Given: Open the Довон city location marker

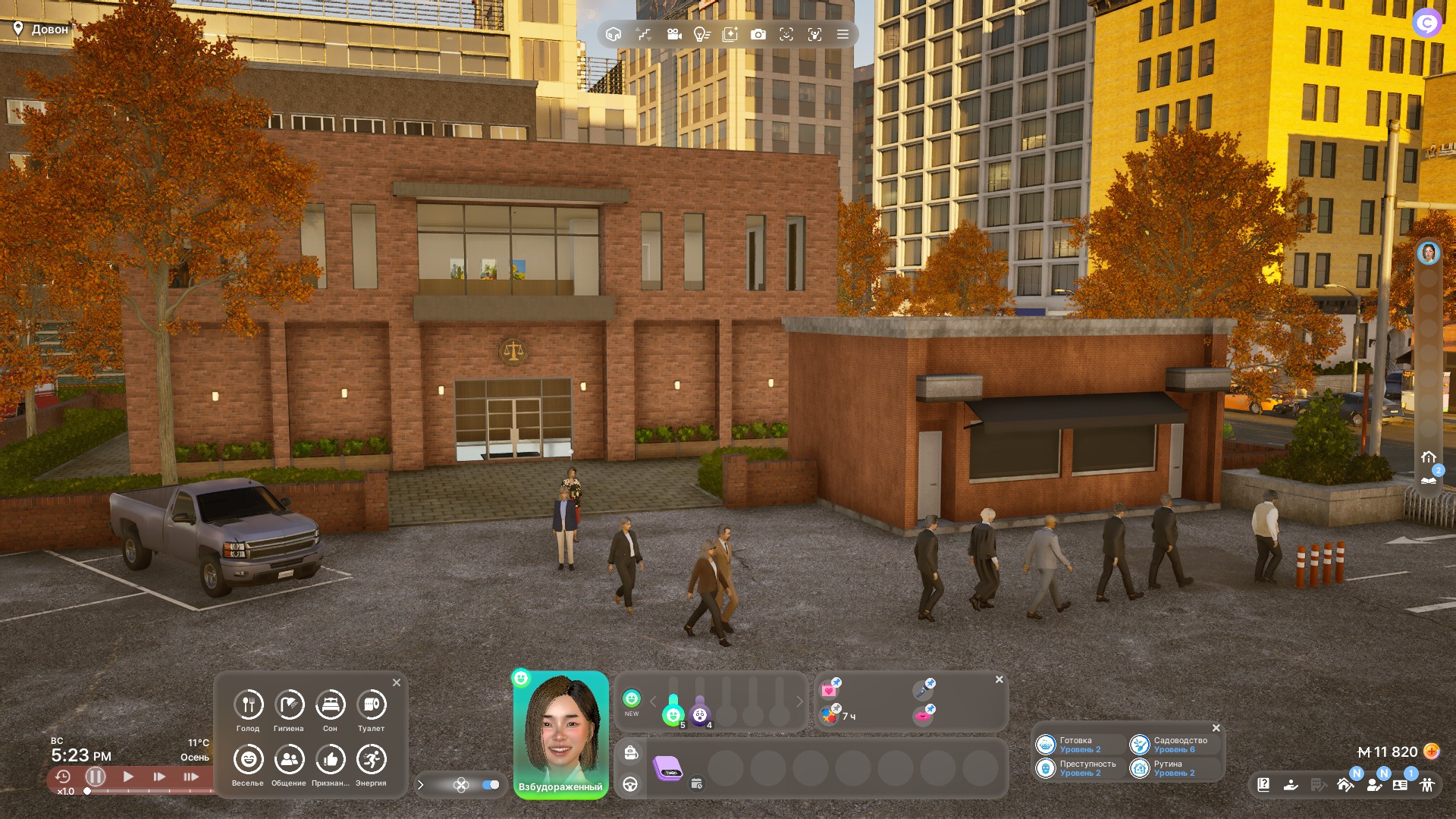Looking at the screenshot, I should click(41, 29).
